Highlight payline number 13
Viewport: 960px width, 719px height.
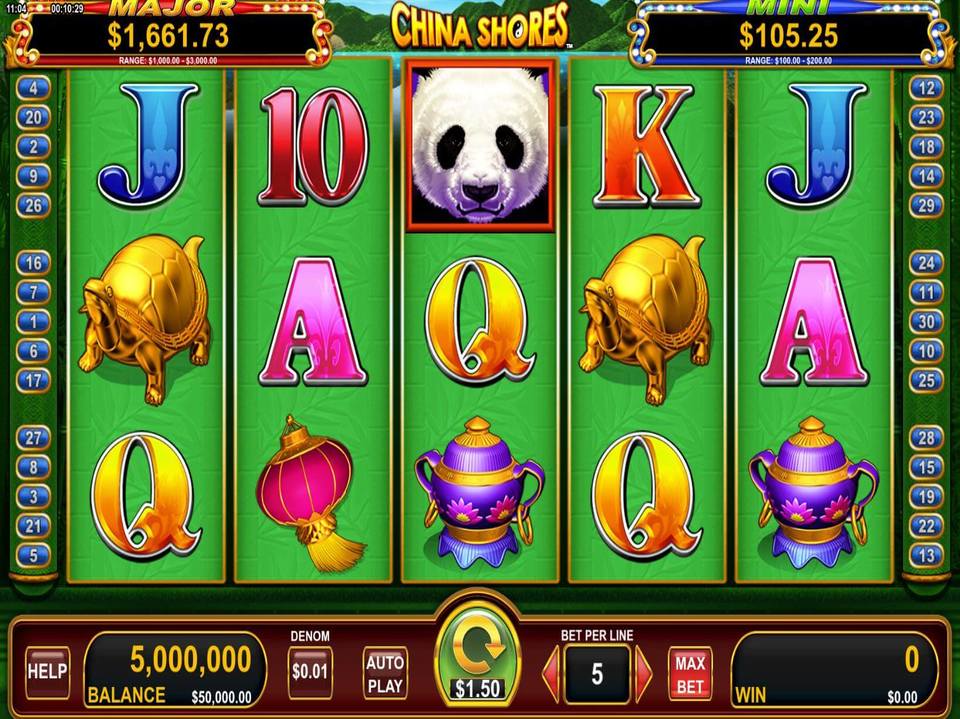pyautogui.click(x=926, y=555)
